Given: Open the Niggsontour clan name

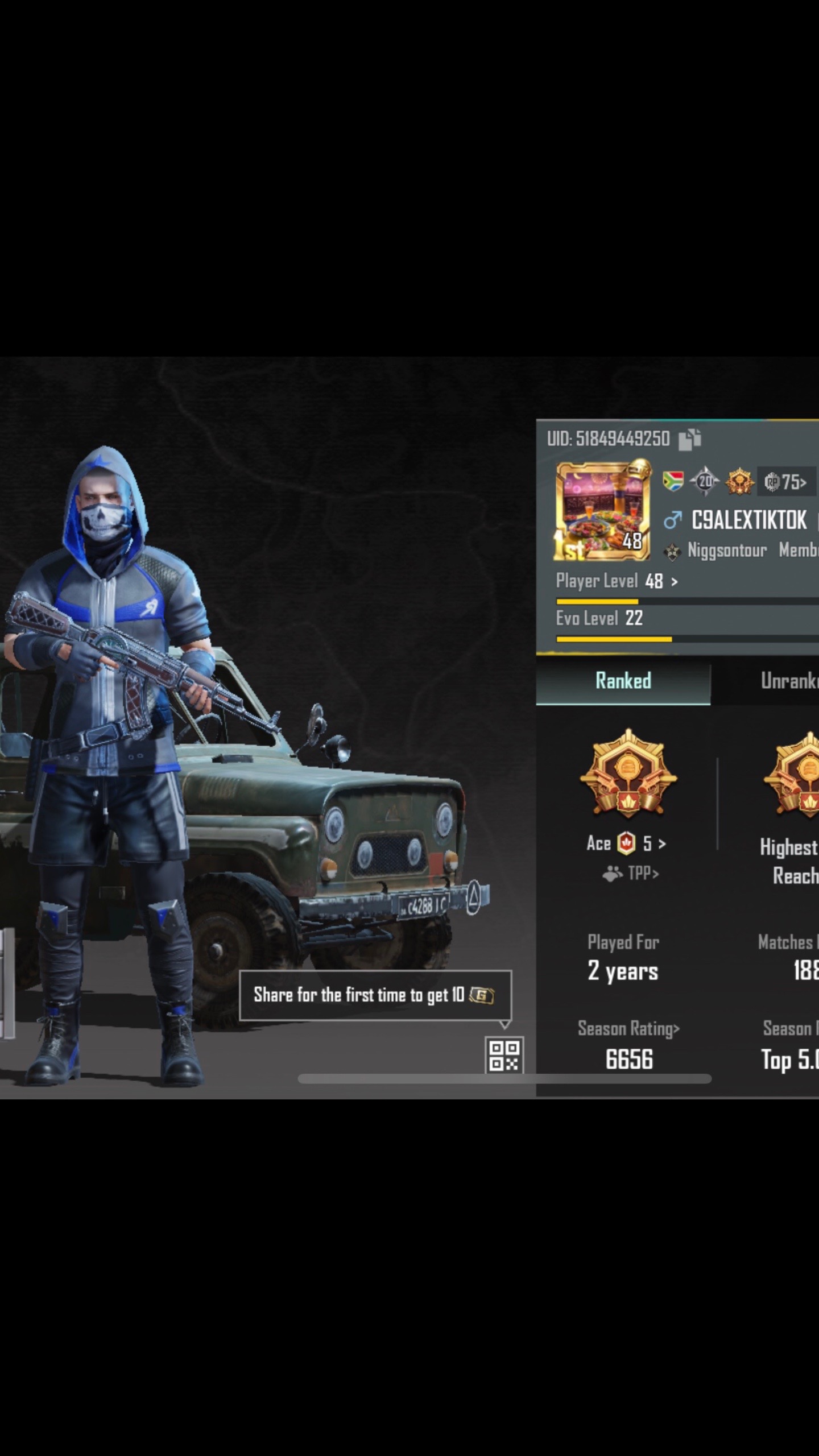Looking at the screenshot, I should pyautogui.click(x=726, y=550).
